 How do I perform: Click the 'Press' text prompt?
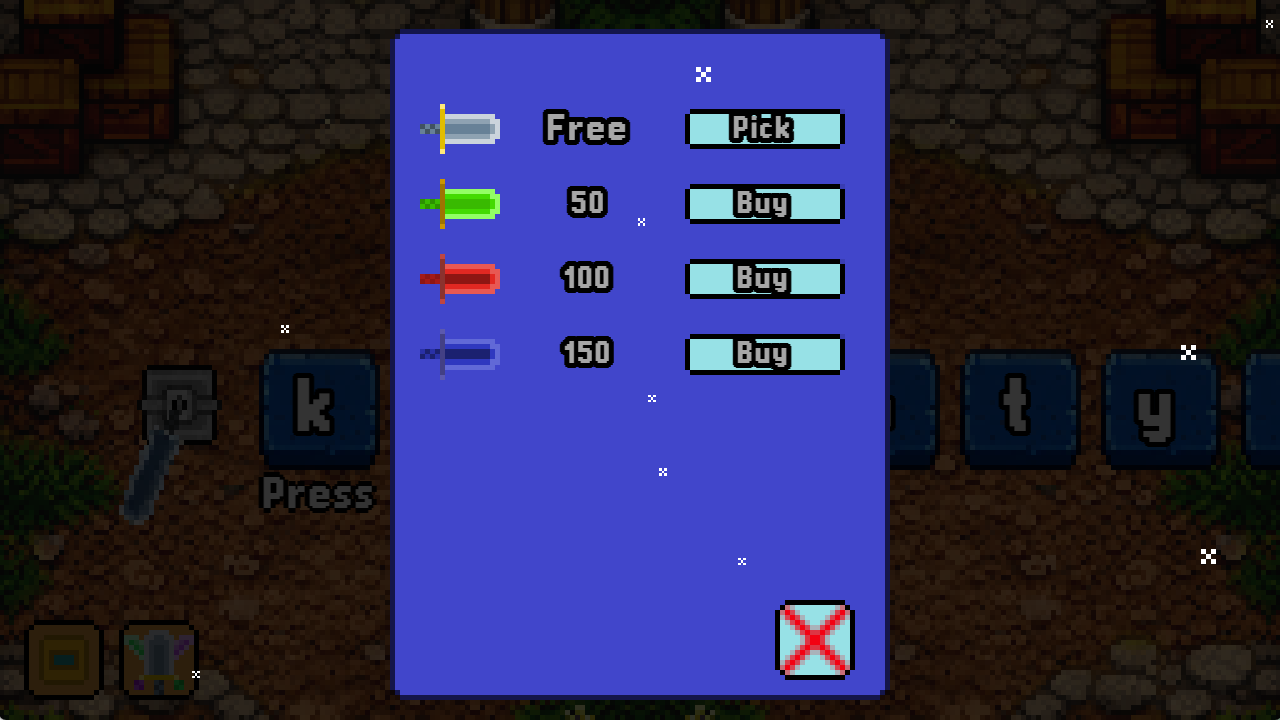318,493
